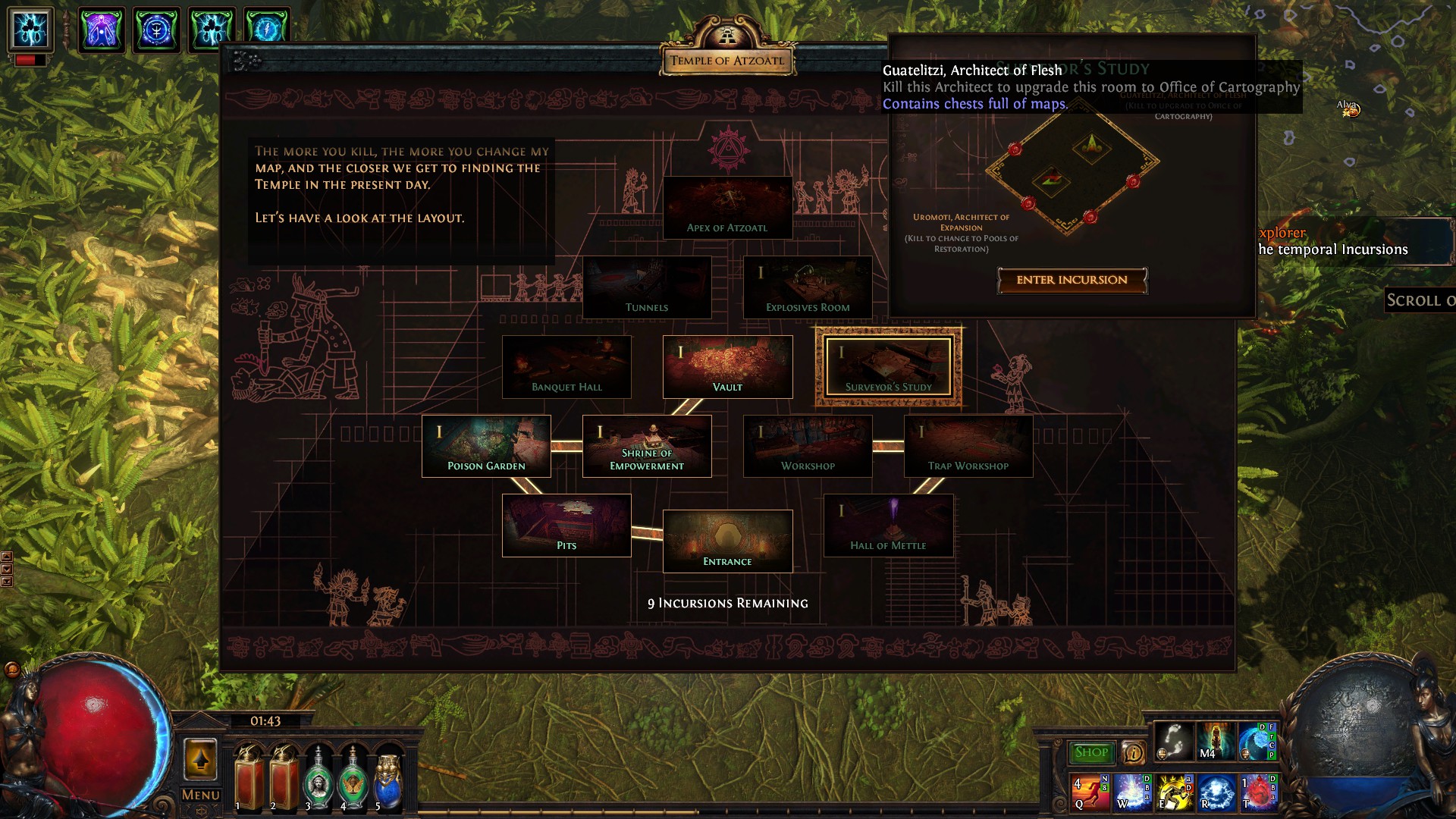Click the temple Entrance room

[727, 541]
